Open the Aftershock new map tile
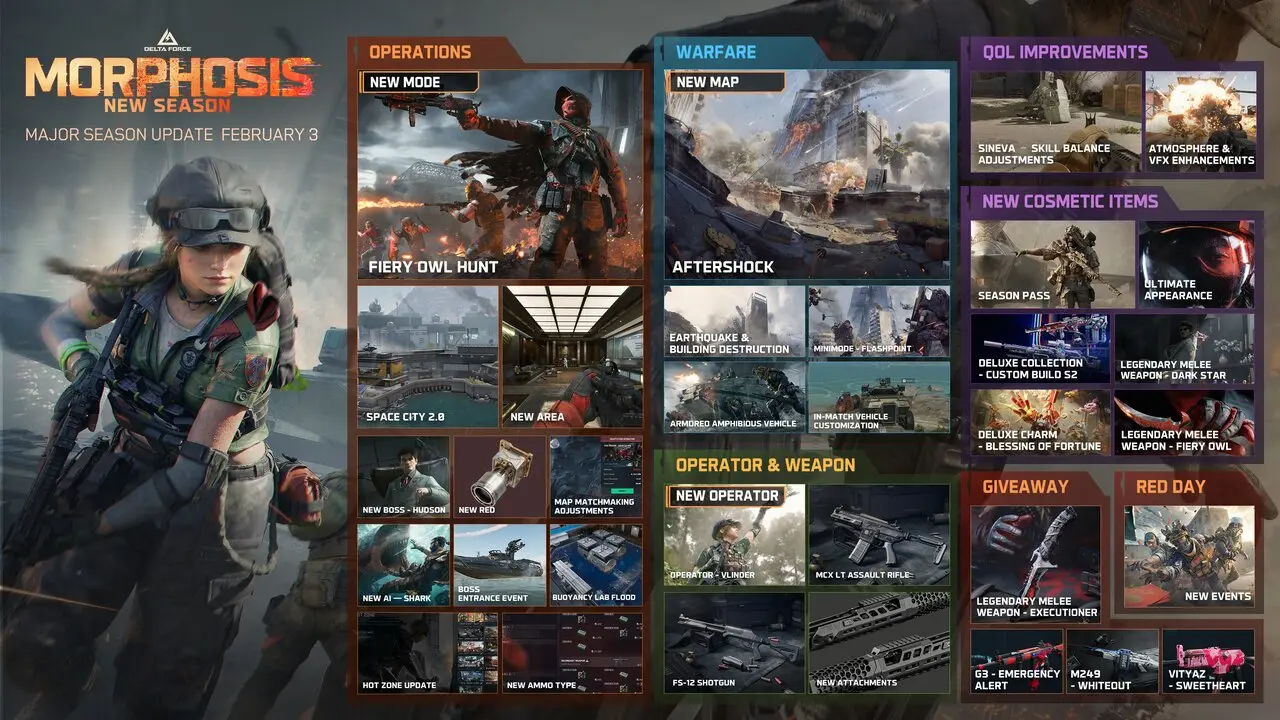1280x720 pixels. 808,173
